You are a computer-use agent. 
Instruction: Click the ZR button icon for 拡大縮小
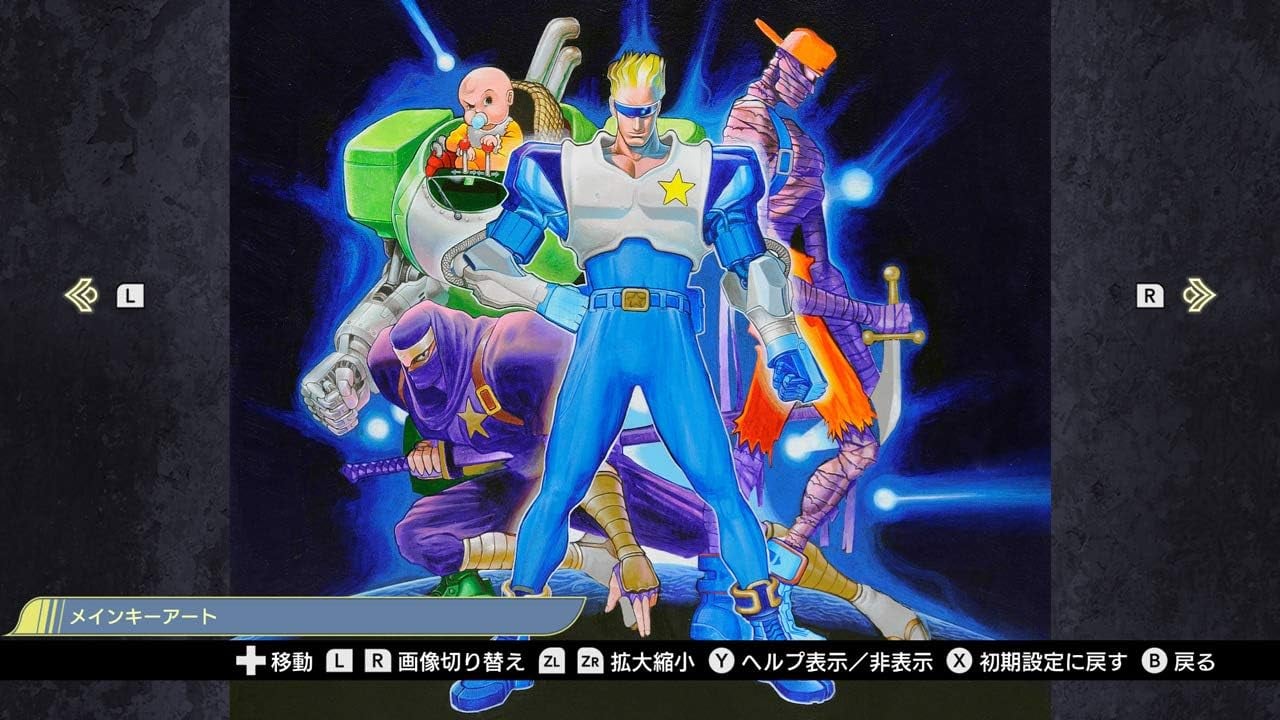click(590, 660)
